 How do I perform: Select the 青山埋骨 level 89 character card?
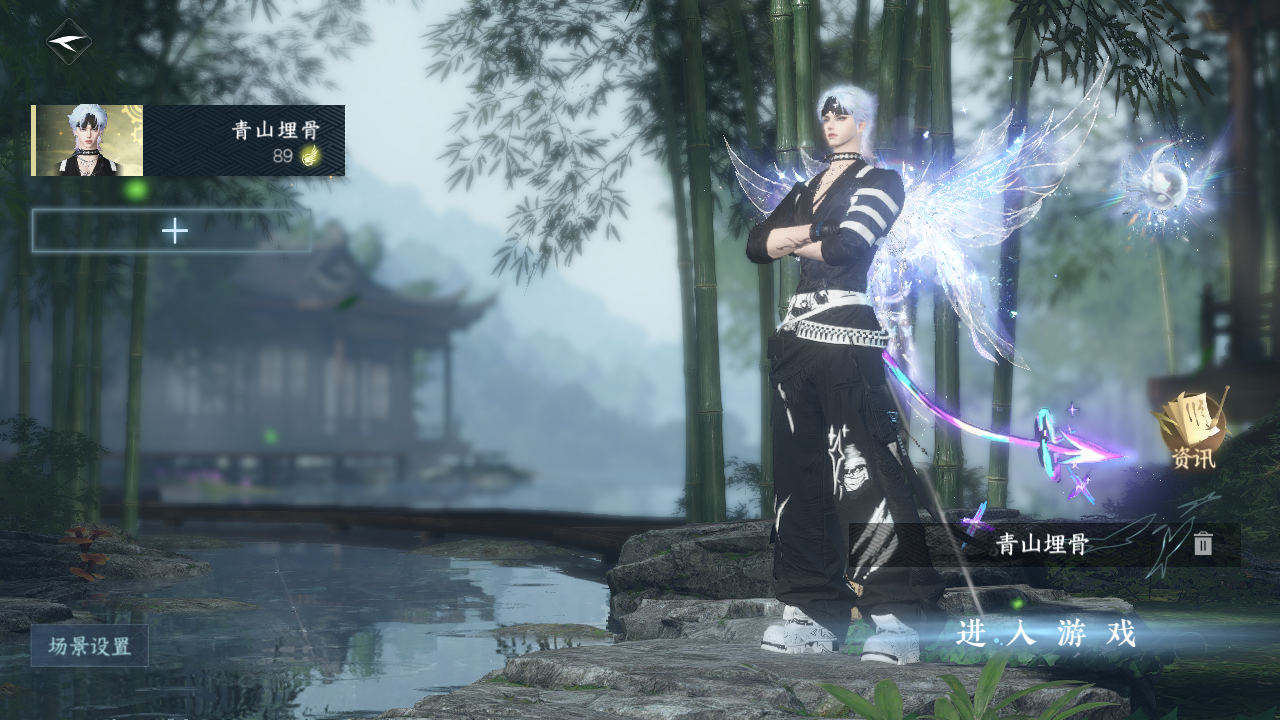188,141
